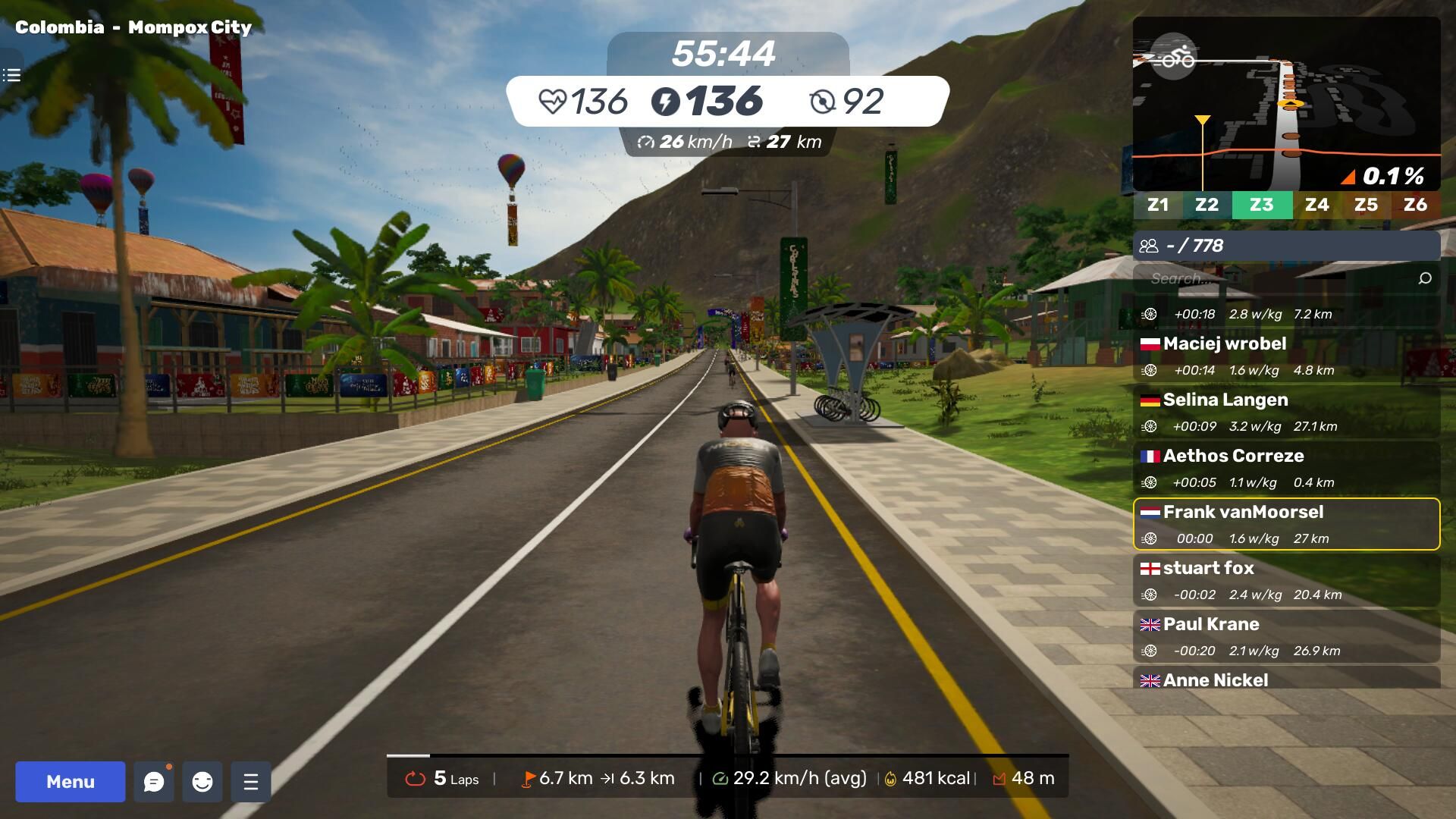Open the blue Menu button
1456x819 pixels.
tap(70, 782)
